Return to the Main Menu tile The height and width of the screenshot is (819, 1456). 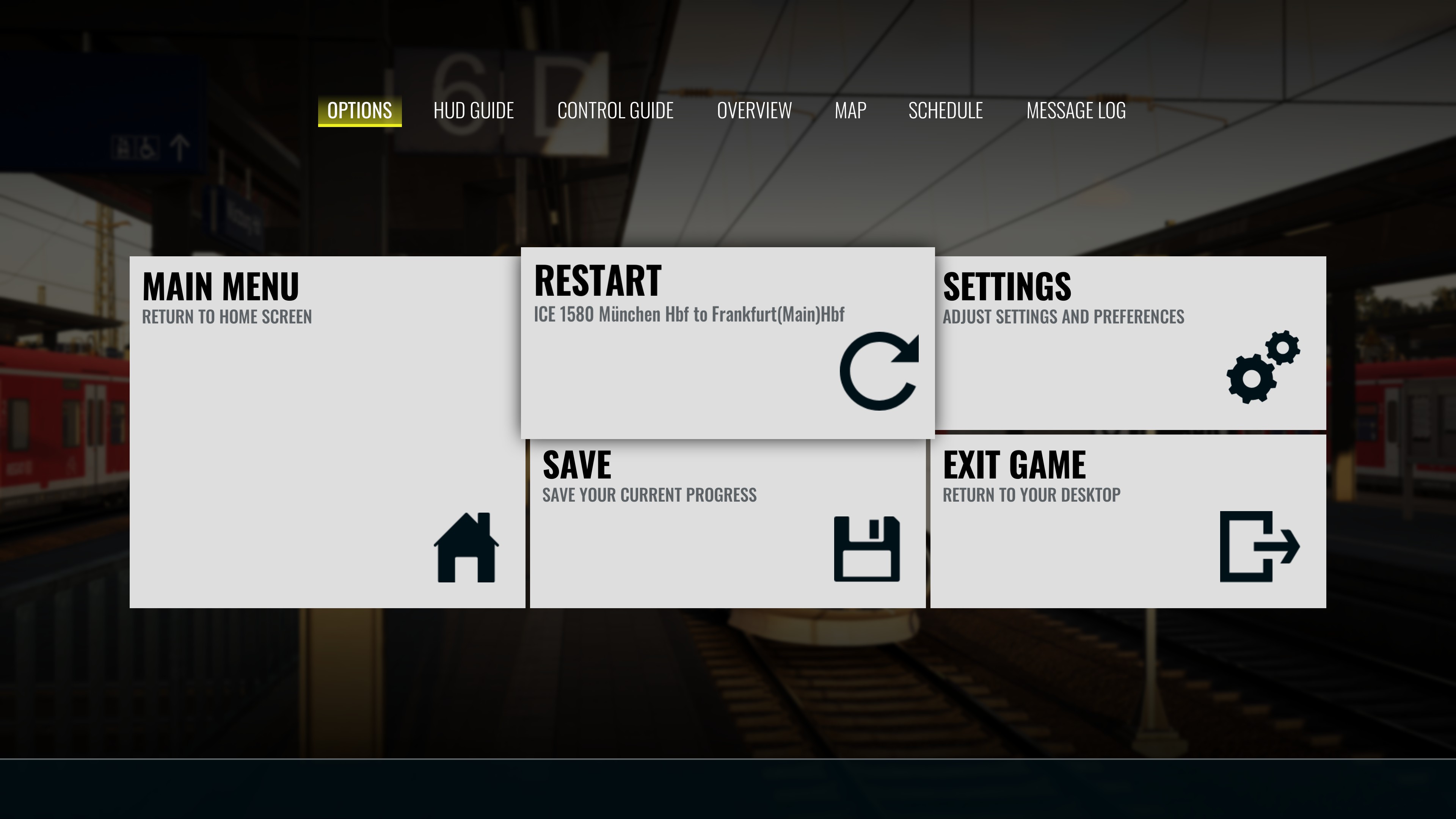[x=327, y=432]
